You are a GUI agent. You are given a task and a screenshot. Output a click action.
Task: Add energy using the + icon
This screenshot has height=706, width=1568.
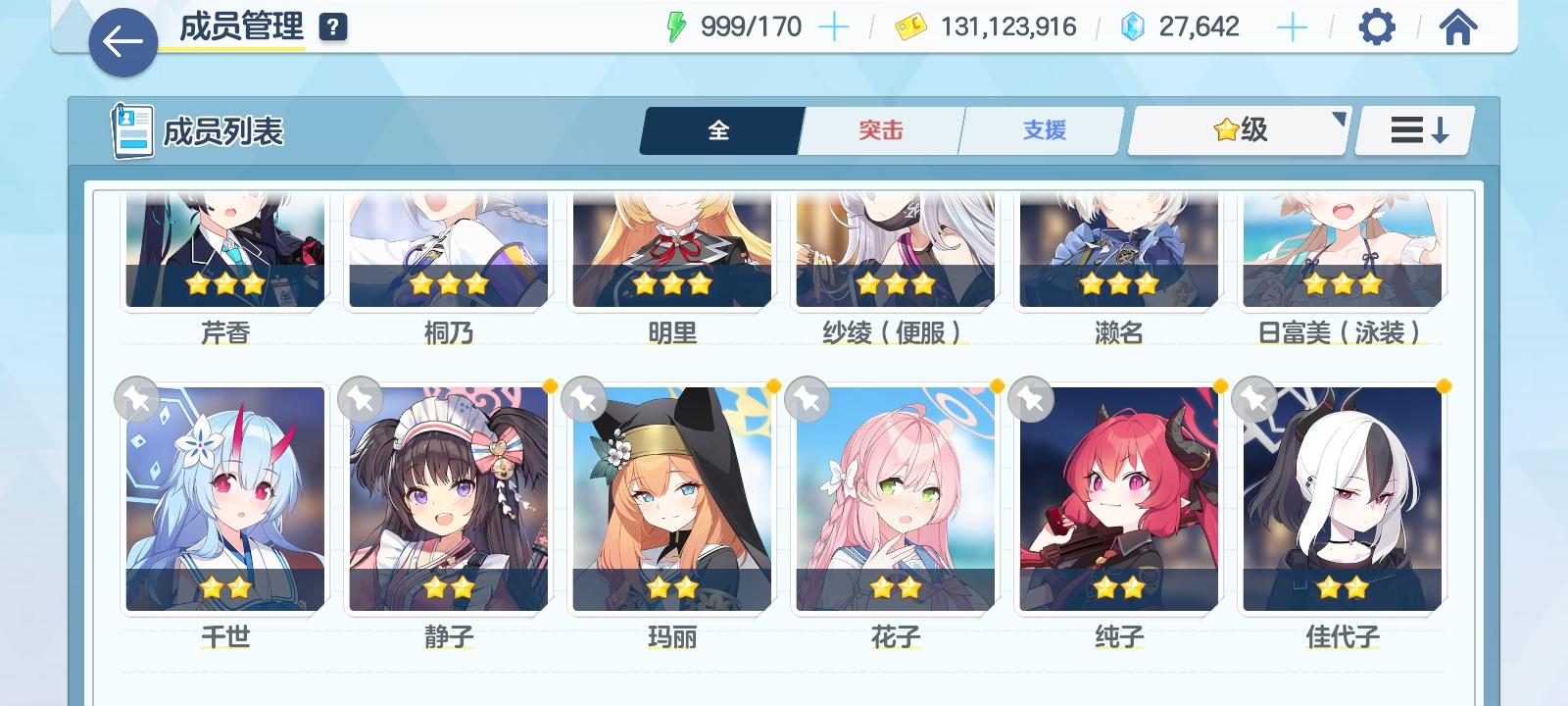(835, 26)
